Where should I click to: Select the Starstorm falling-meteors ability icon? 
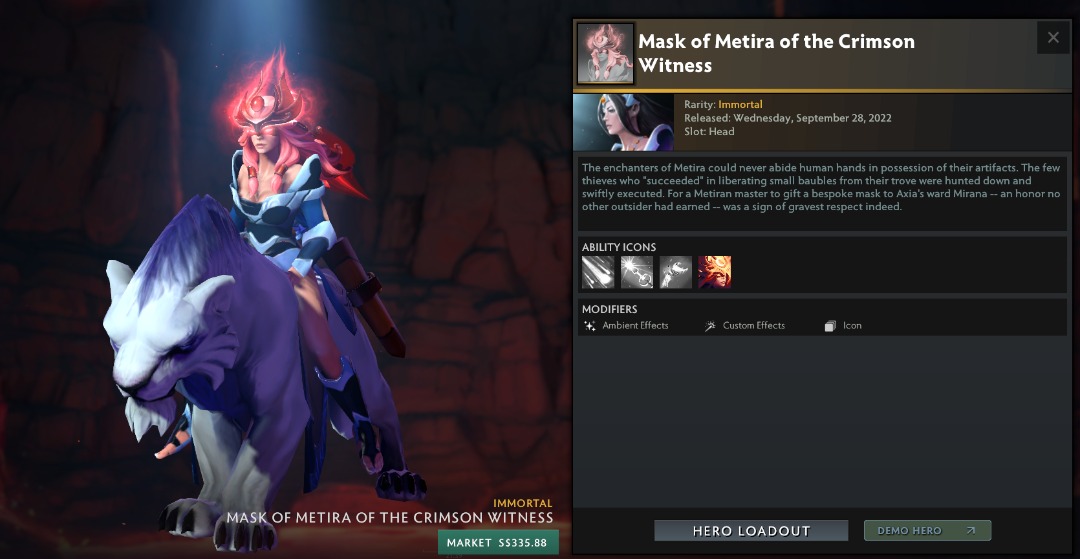(x=598, y=272)
